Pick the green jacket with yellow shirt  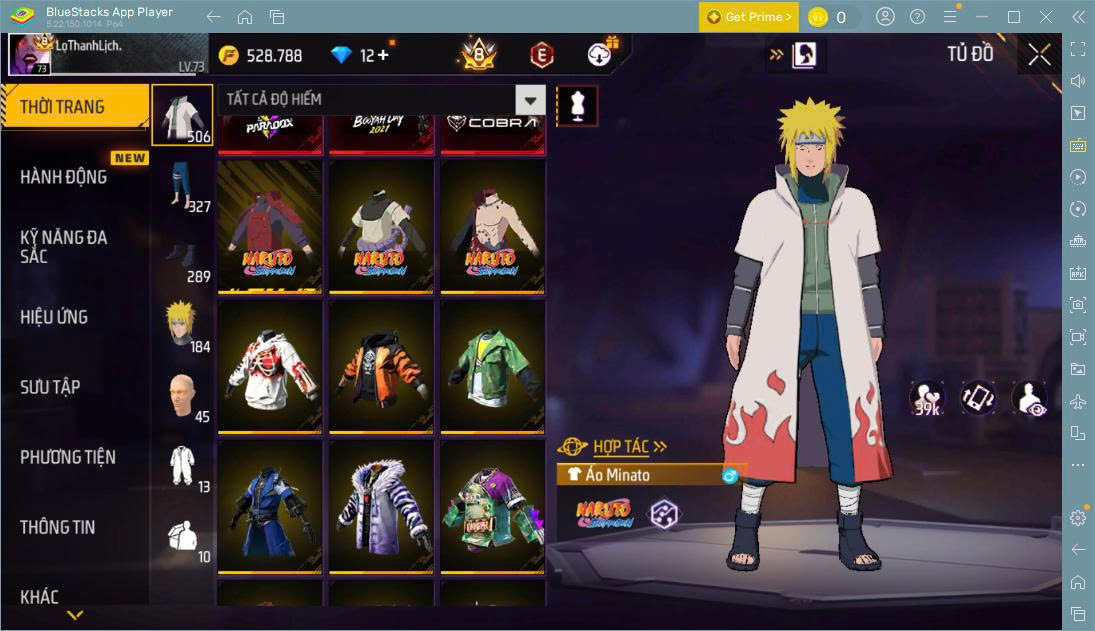492,366
